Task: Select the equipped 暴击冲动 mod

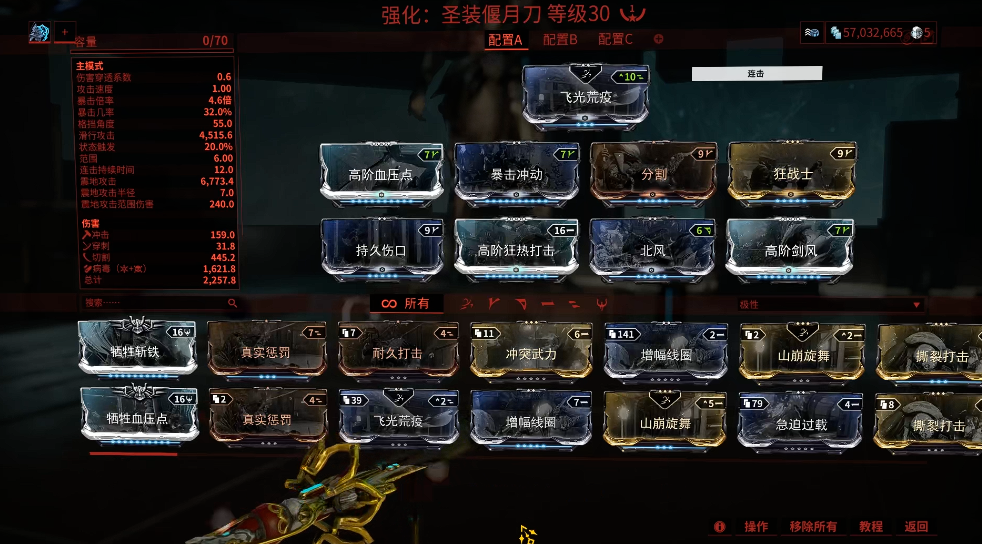Action: [518, 174]
